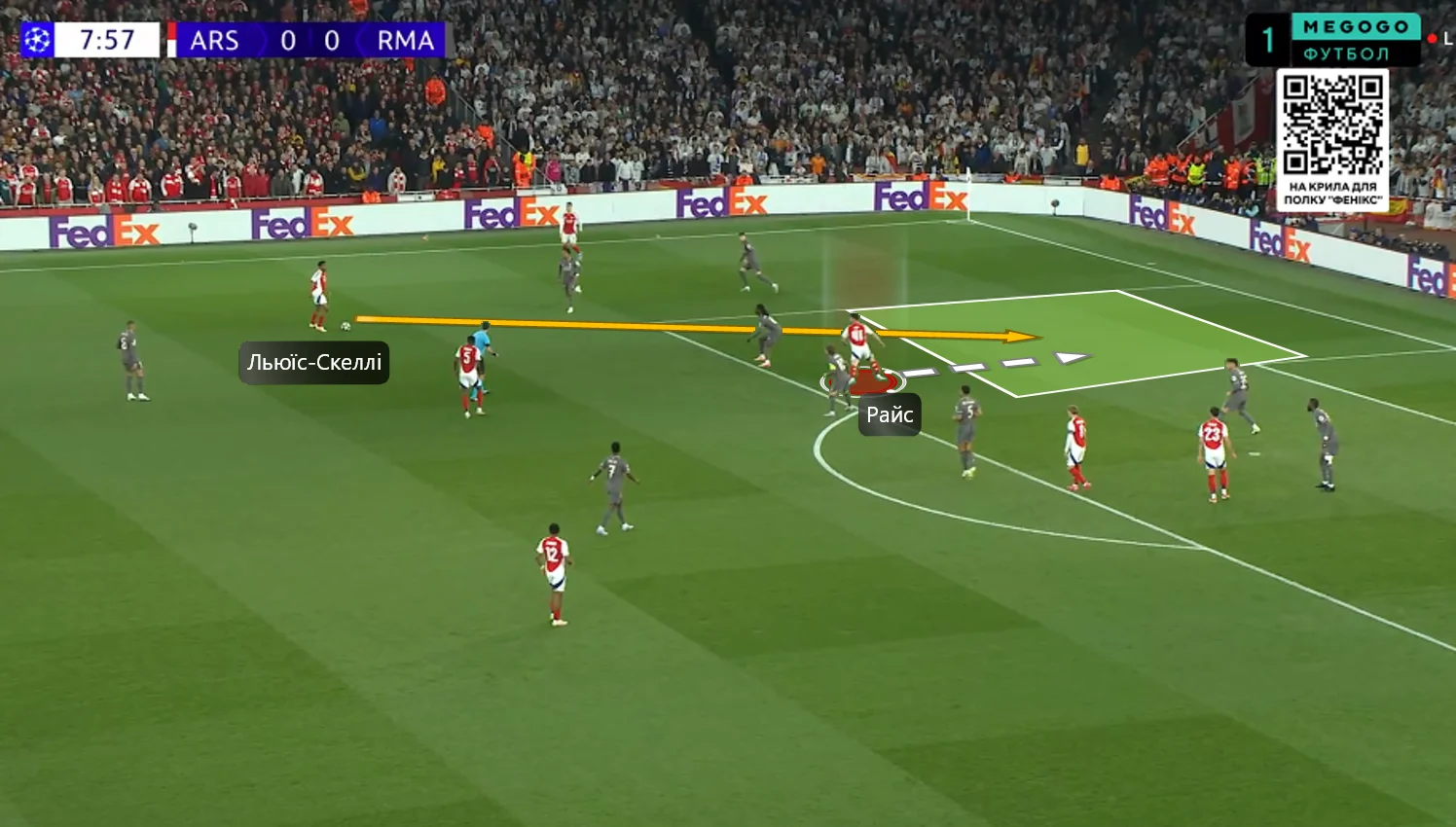Open the QR code donation banner

pos(1332,139)
